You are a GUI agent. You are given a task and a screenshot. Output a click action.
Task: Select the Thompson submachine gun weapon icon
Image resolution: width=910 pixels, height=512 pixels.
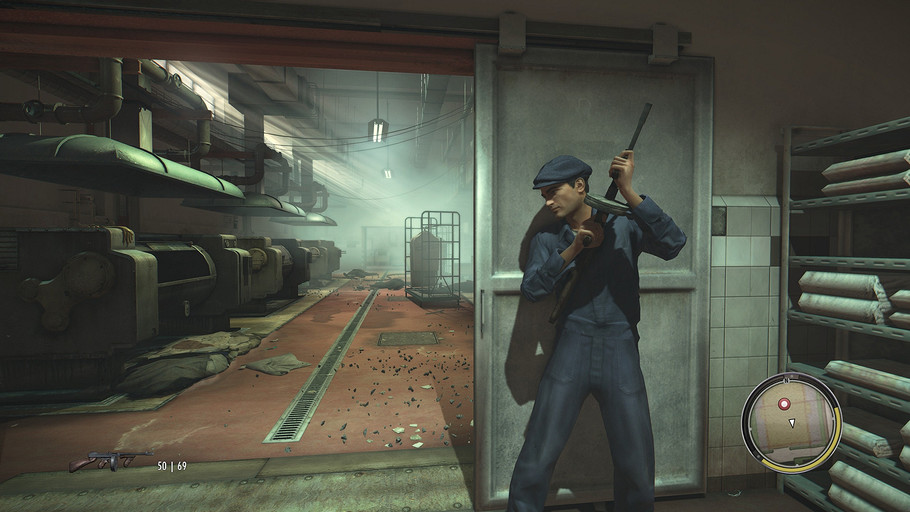pos(110,461)
